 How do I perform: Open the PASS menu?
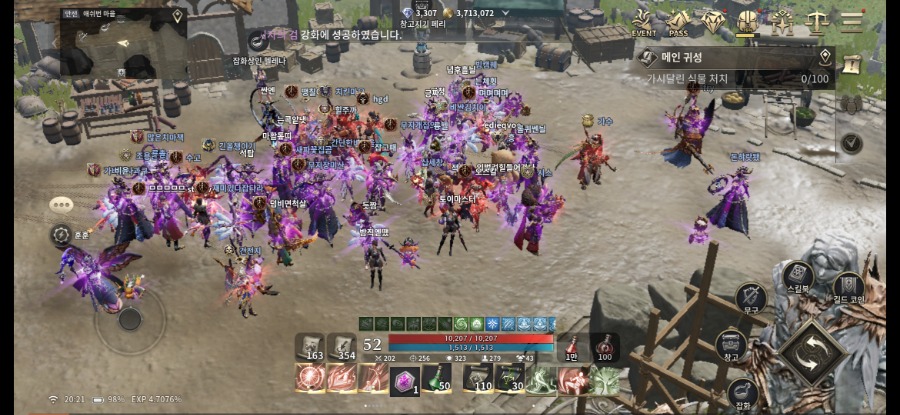(x=679, y=21)
